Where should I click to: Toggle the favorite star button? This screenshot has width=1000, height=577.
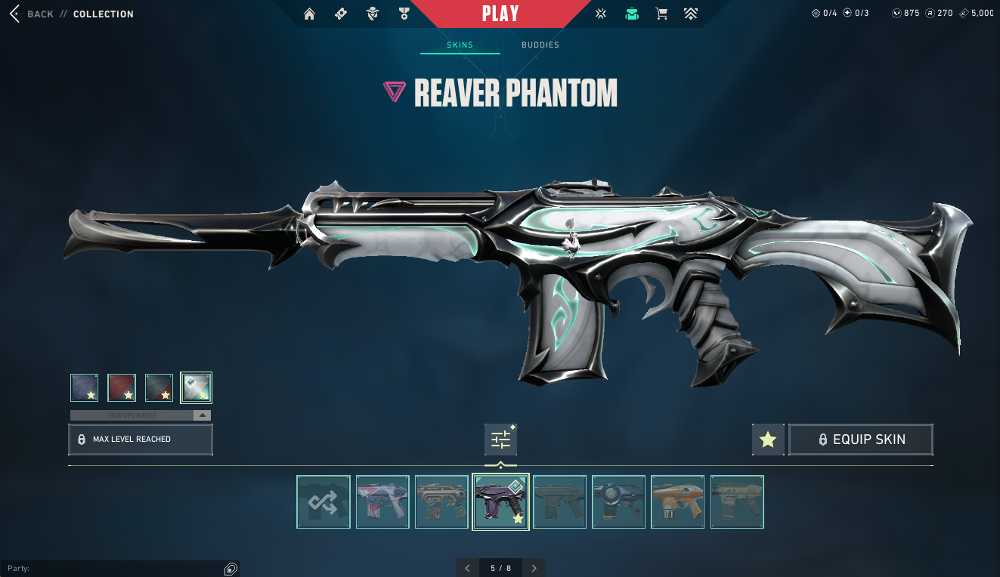[768, 439]
